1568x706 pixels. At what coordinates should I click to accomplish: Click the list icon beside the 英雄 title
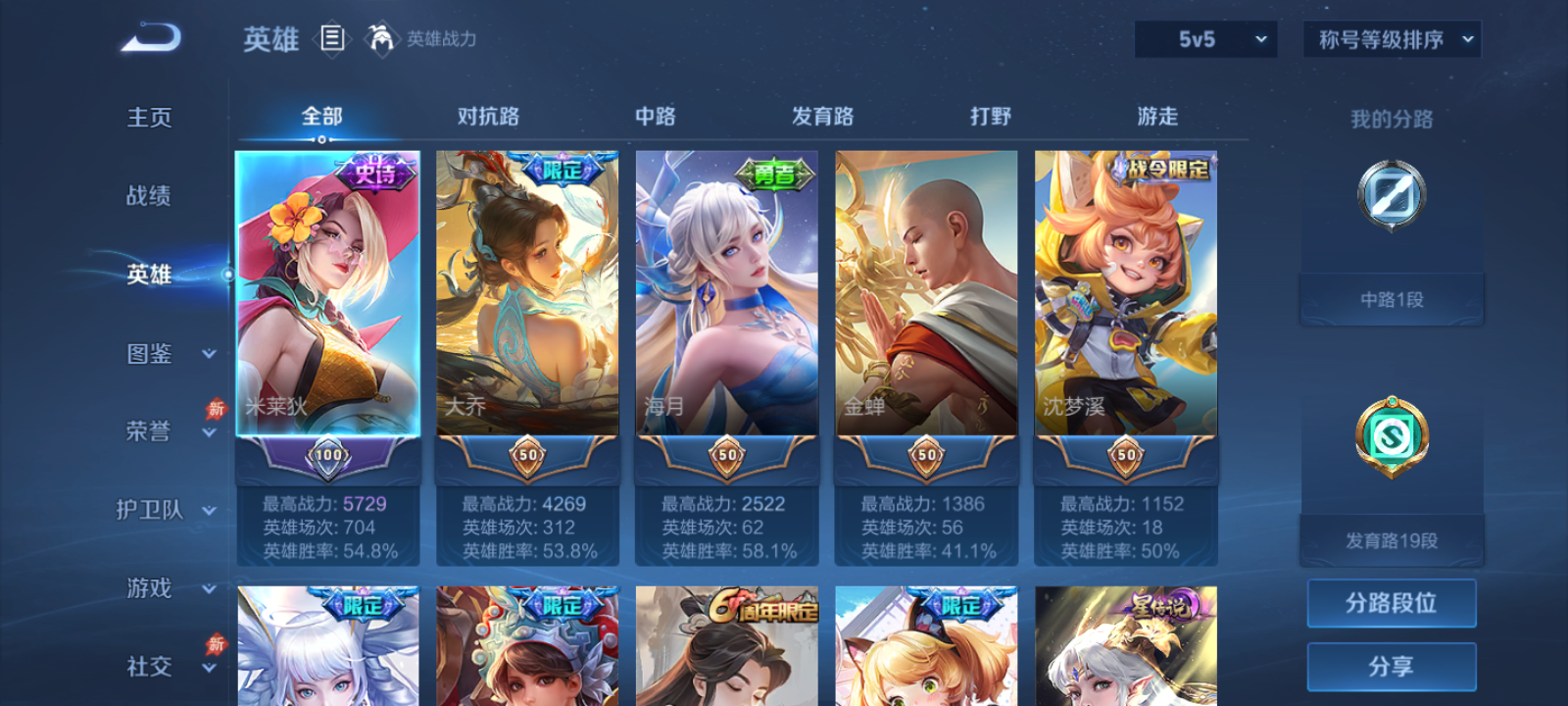coord(330,38)
